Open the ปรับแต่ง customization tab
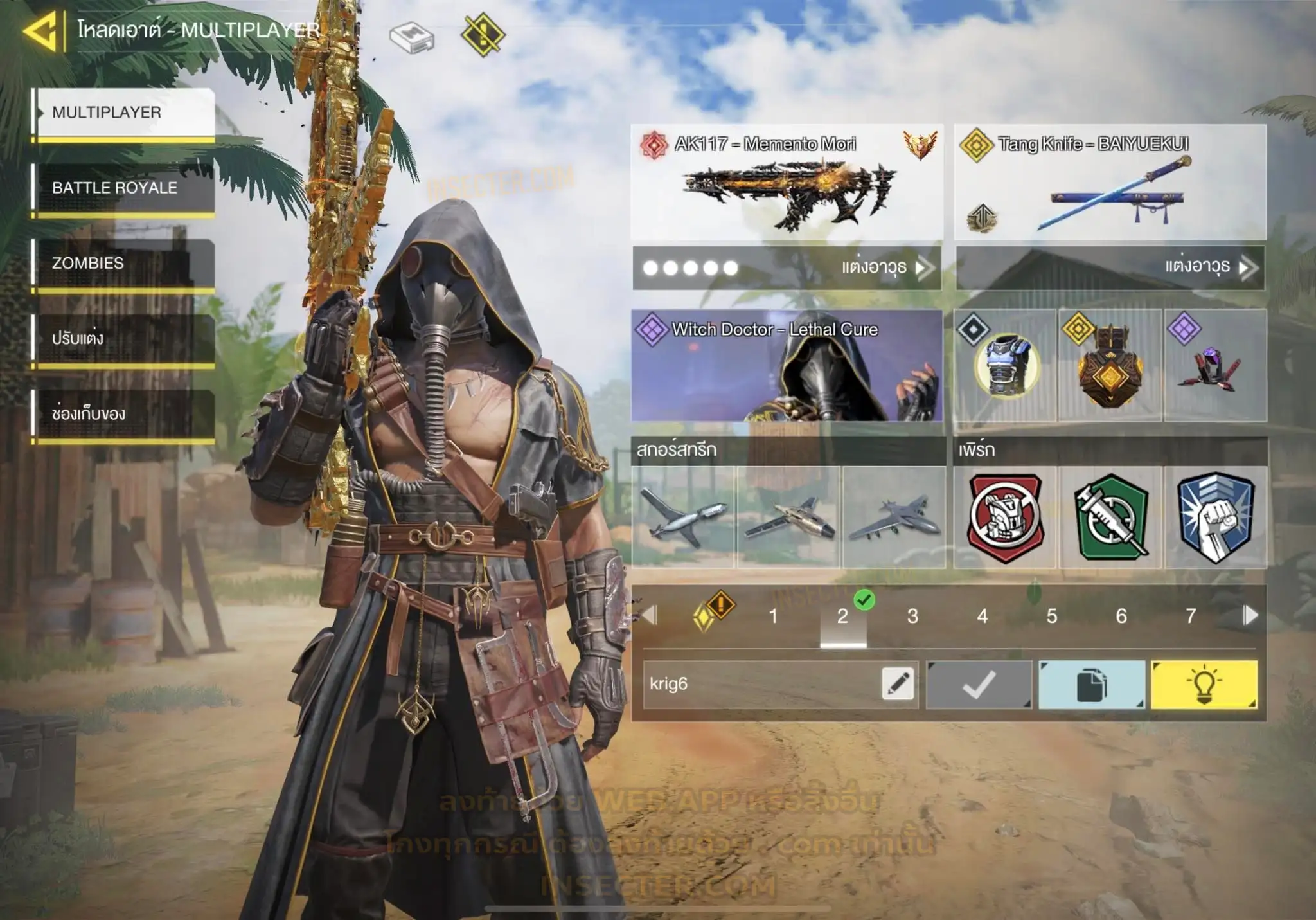The image size is (1316, 920). 125,338
